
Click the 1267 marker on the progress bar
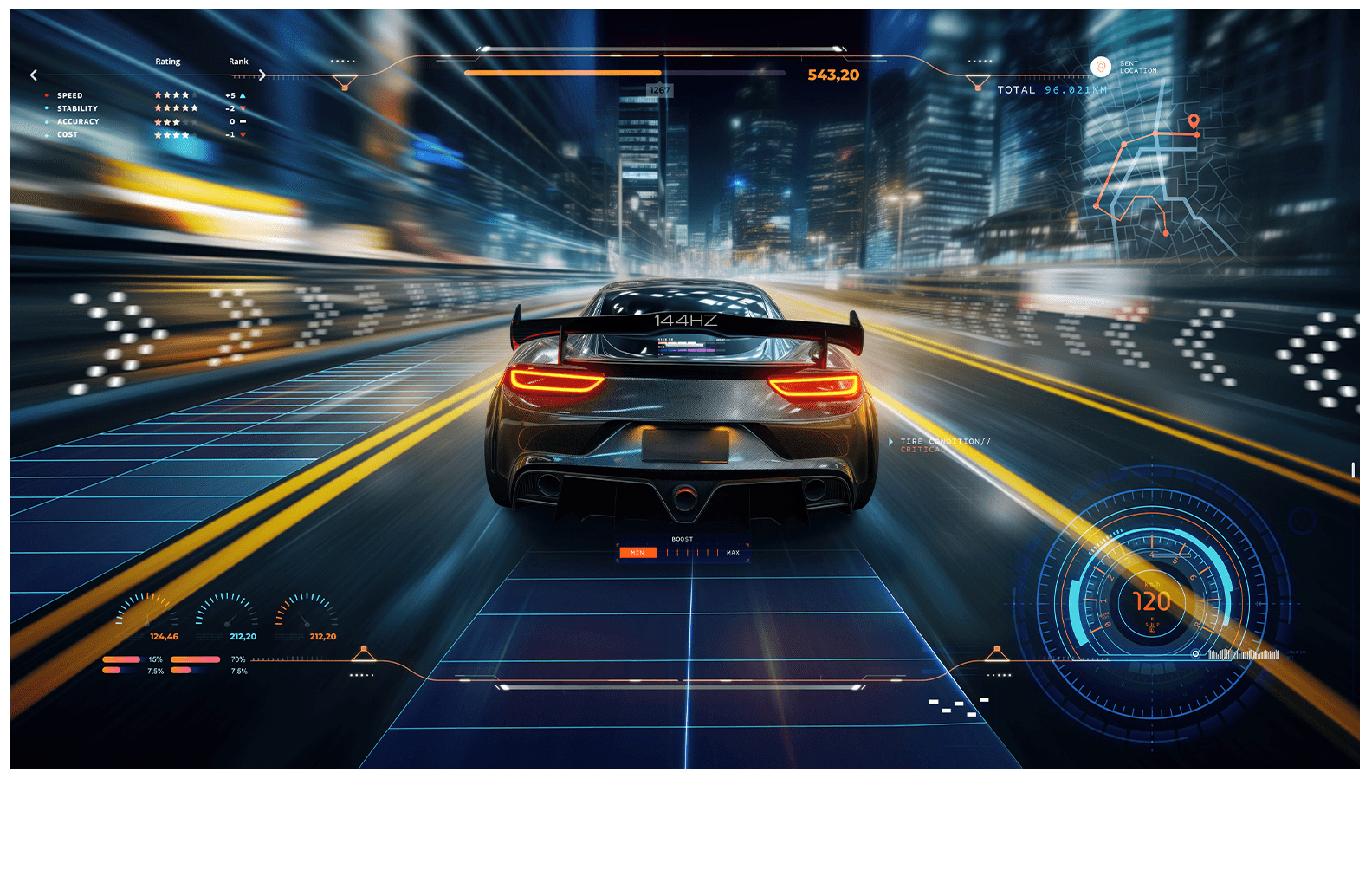pyautogui.click(x=658, y=88)
